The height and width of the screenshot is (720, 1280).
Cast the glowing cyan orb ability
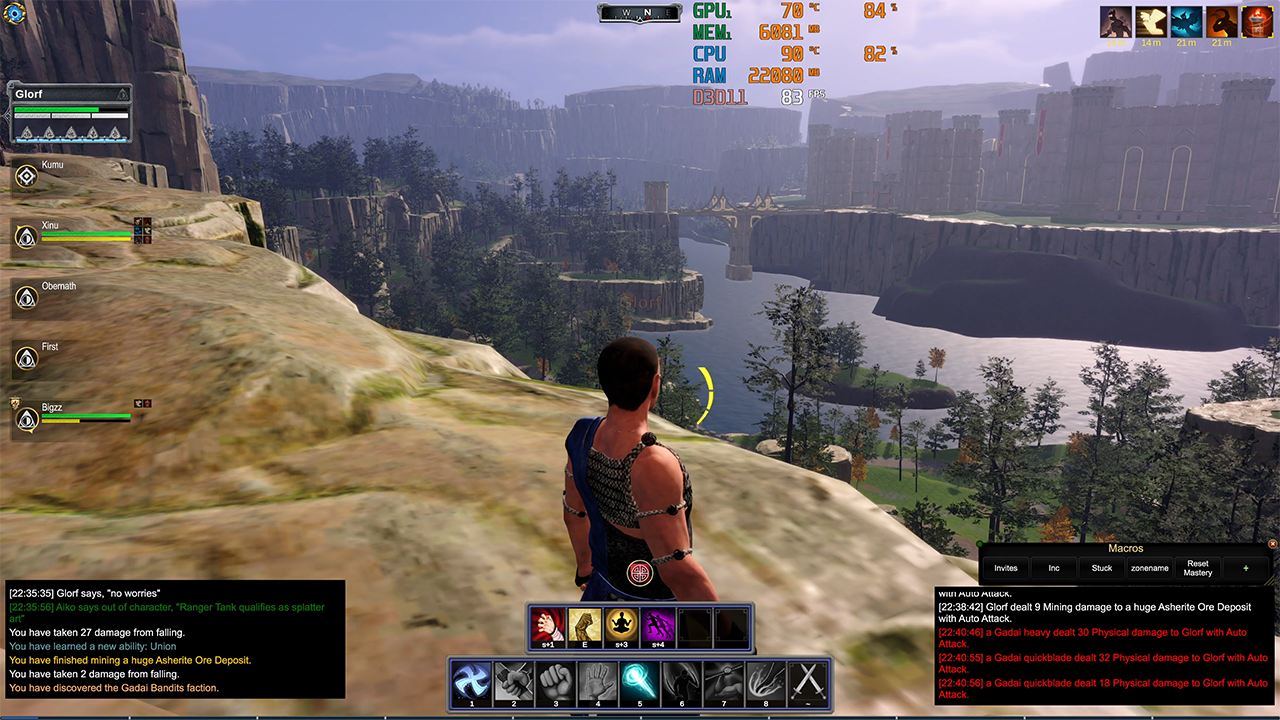click(x=639, y=681)
